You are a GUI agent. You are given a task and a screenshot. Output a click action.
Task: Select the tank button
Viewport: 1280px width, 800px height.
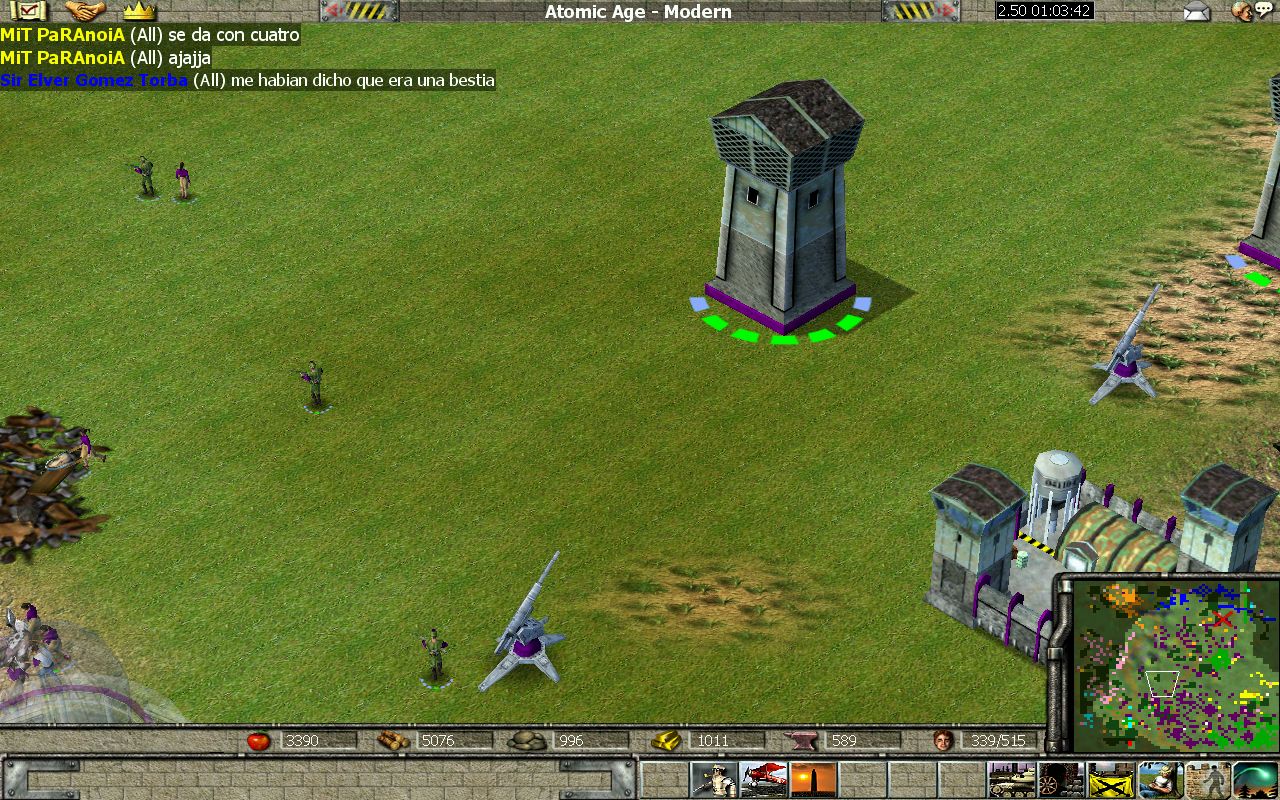[x=1011, y=779]
